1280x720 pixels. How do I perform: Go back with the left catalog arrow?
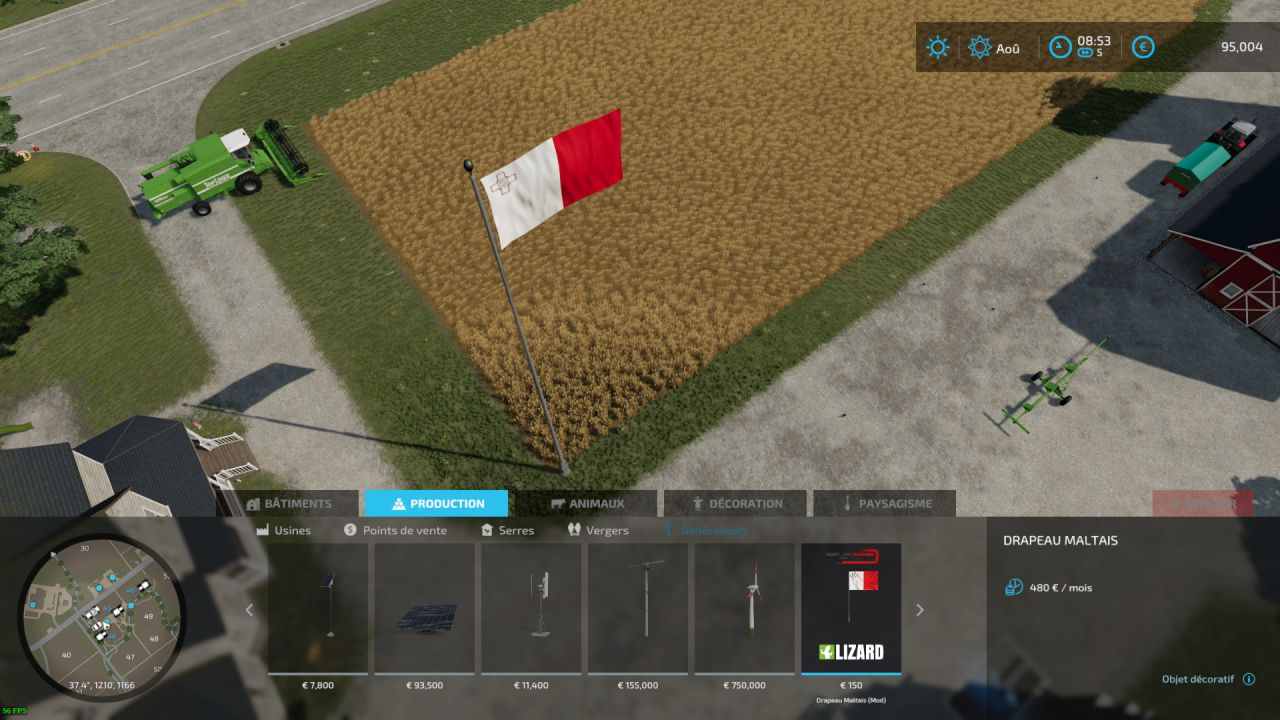(x=249, y=610)
